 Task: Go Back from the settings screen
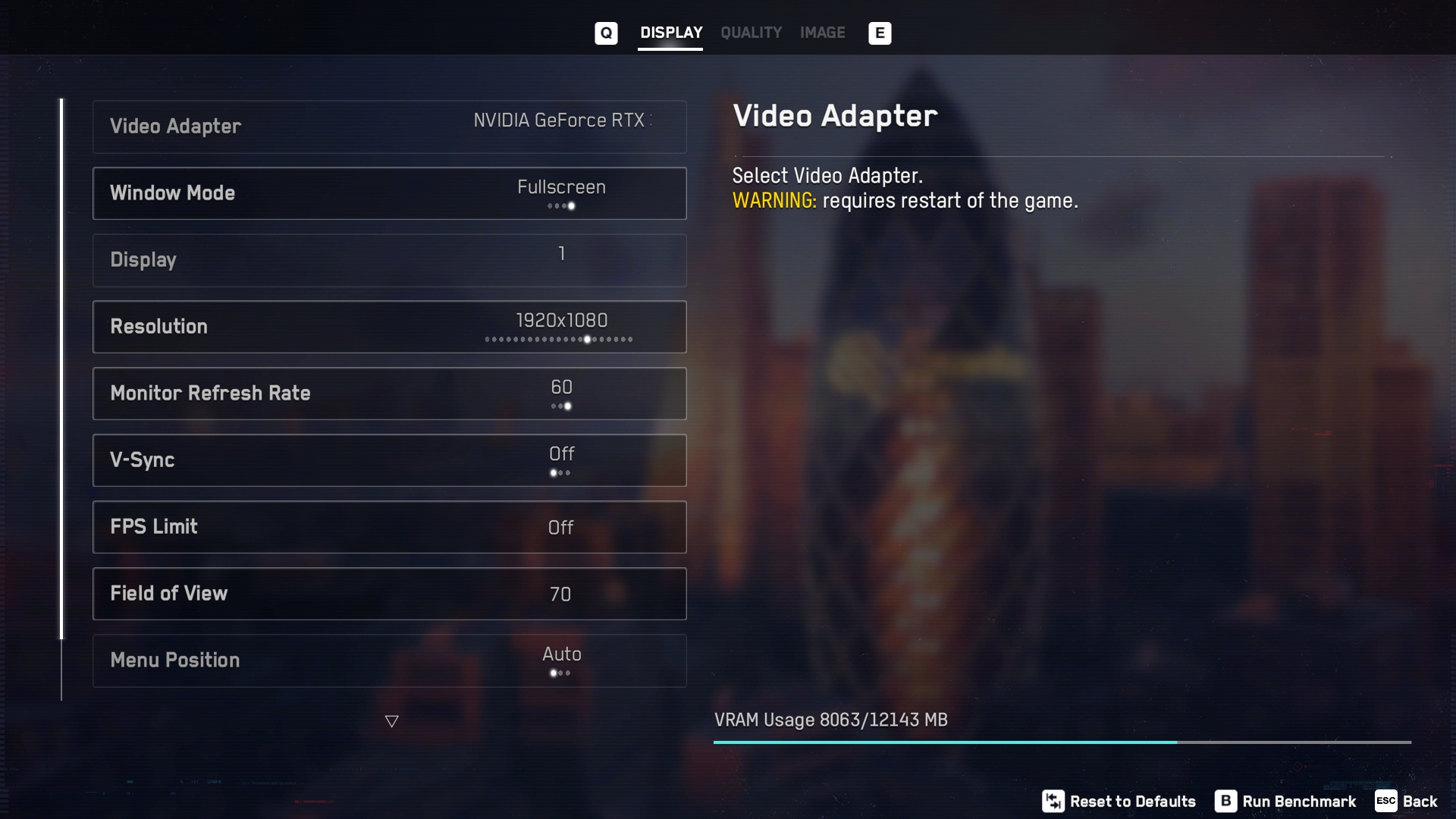point(1407,802)
